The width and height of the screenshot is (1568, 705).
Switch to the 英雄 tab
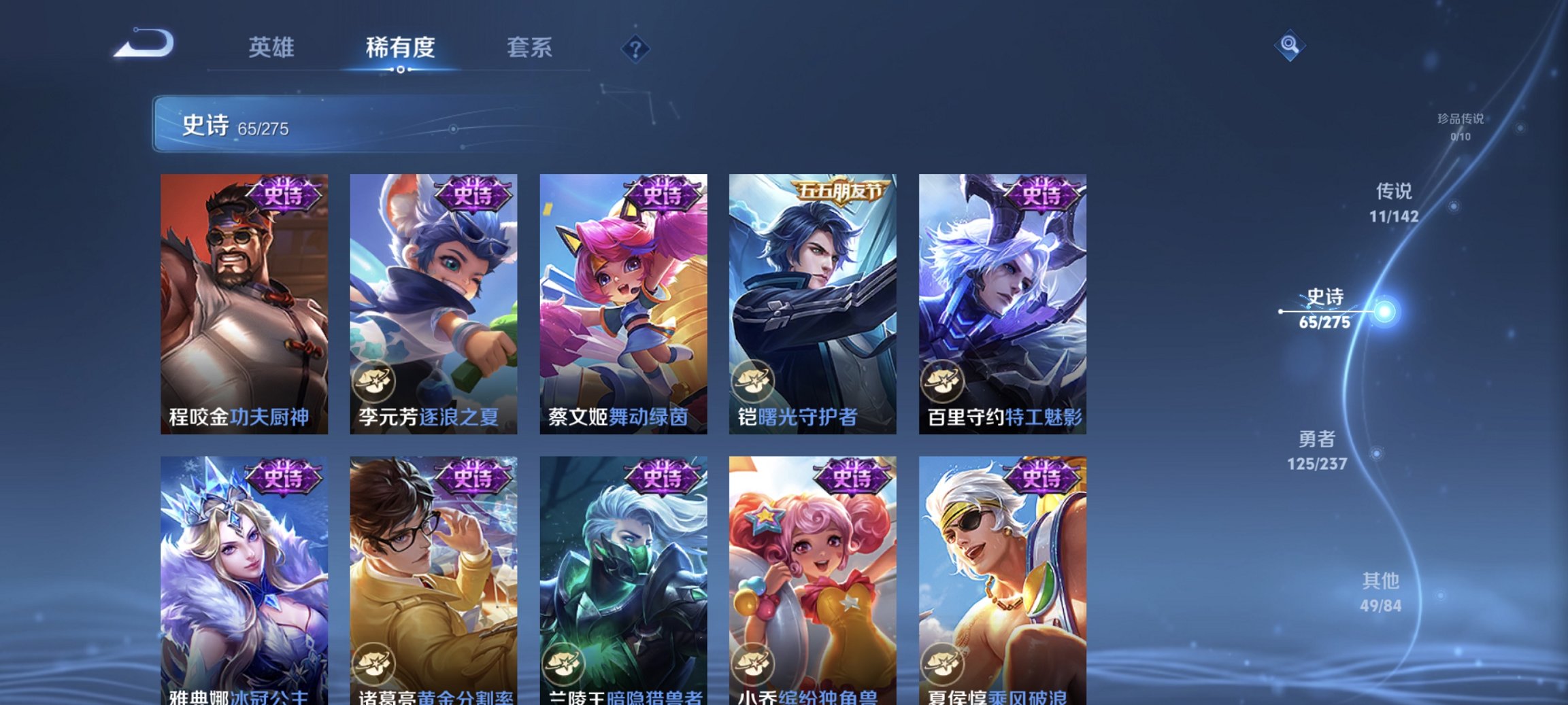273,48
